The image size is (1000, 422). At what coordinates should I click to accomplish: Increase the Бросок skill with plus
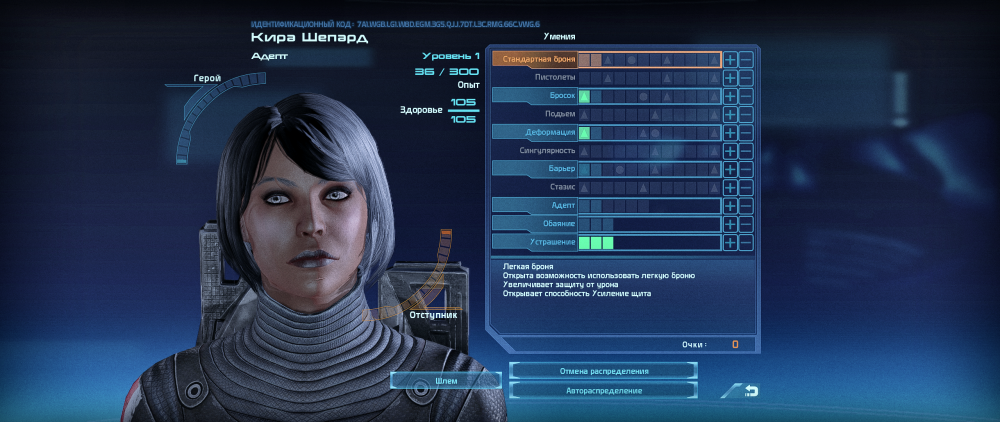pos(730,96)
